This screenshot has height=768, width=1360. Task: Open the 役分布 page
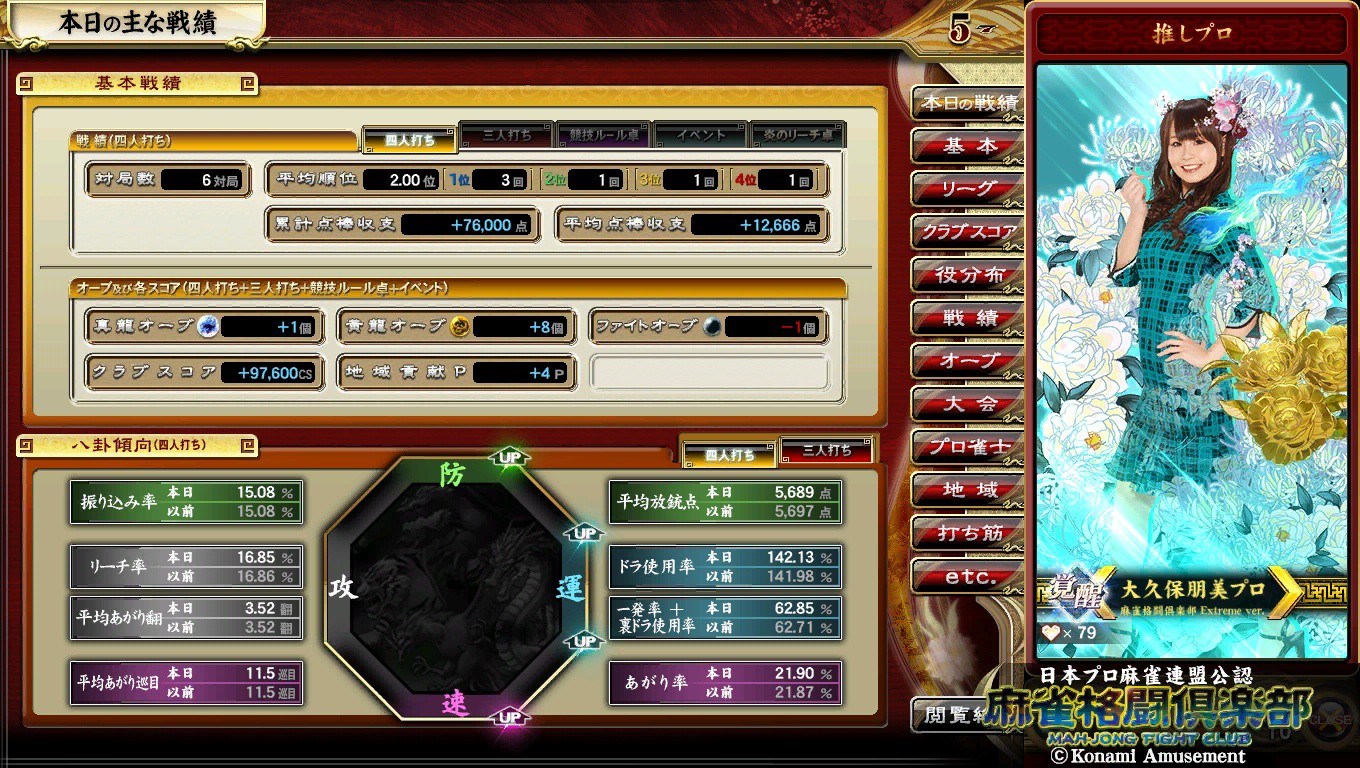tap(968, 275)
